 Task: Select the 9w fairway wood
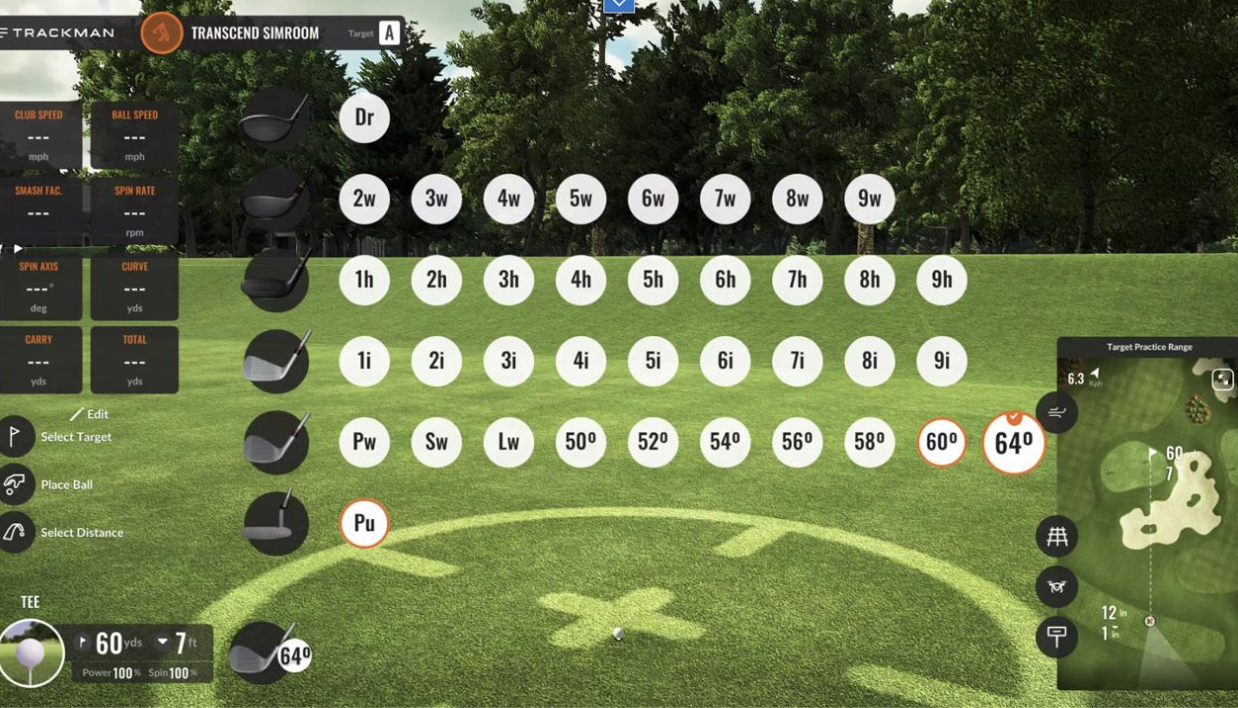pyautogui.click(x=869, y=199)
